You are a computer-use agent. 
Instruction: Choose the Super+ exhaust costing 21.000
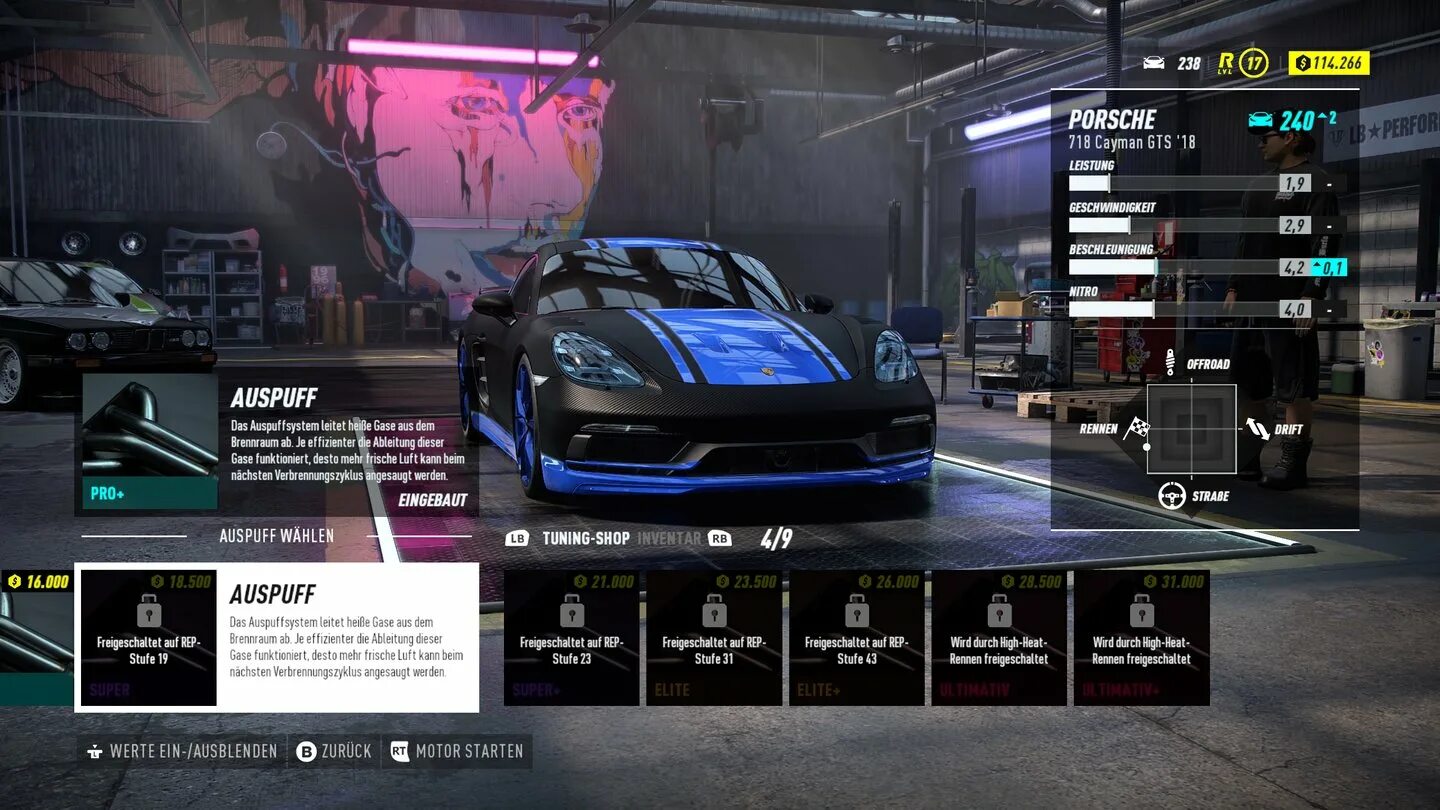pyautogui.click(x=571, y=638)
